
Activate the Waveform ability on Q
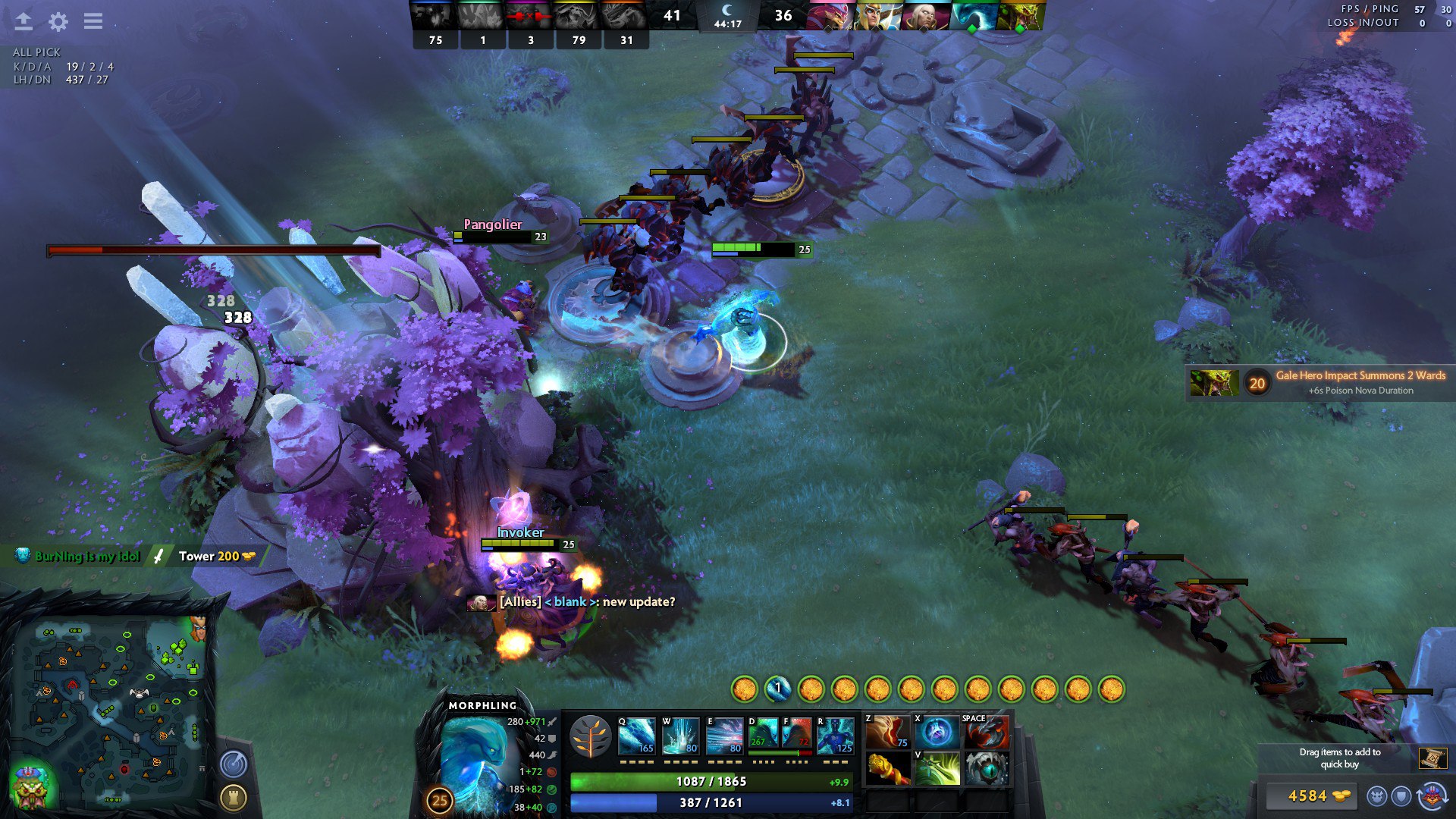(x=636, y=736)
